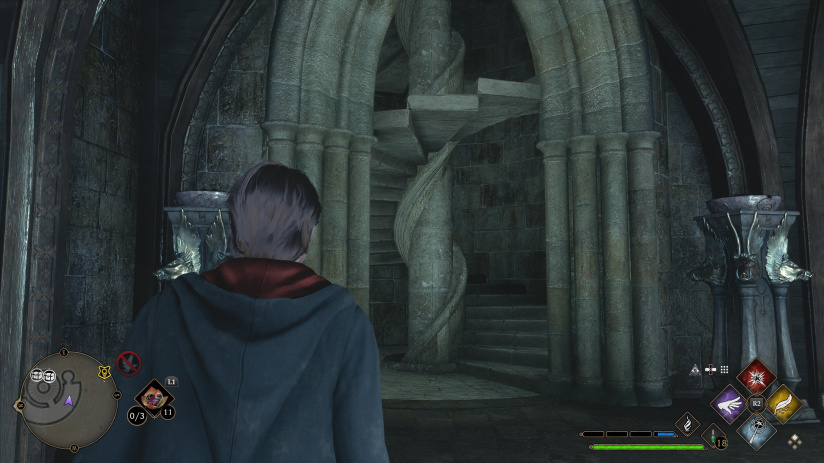Click the crossed-out bird mount icon
The height and width of the screenshot is (463, 824).
pos(128,362)
